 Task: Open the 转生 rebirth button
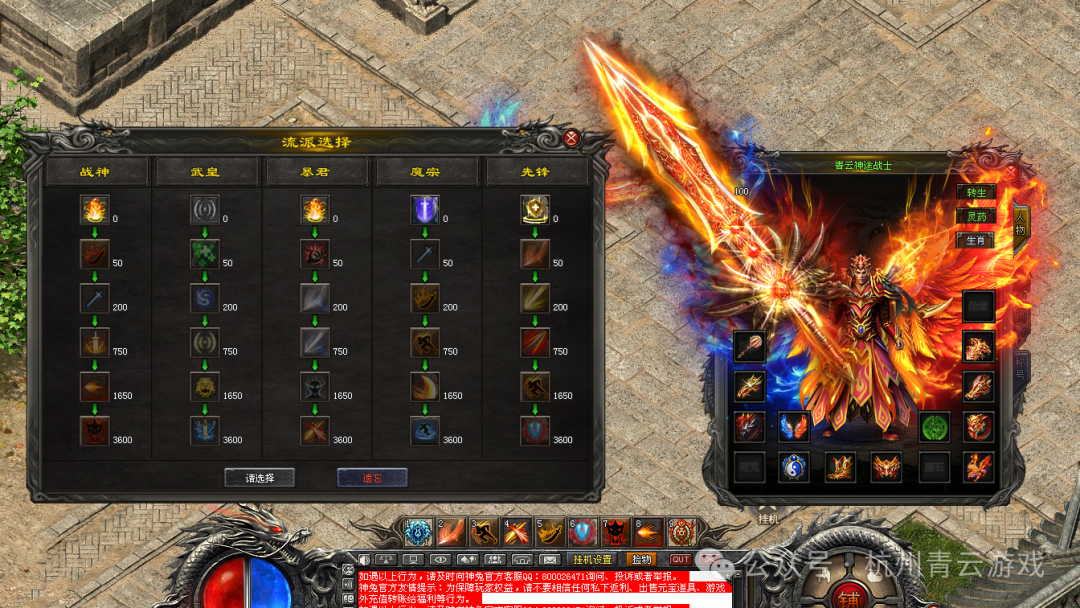pyautogui.click(x=975, y=192)
